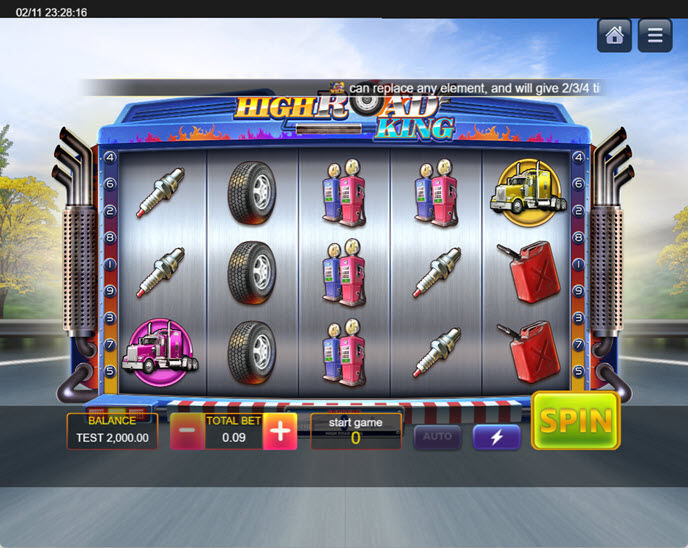Enable AUTO spin mode

[437, 437]
